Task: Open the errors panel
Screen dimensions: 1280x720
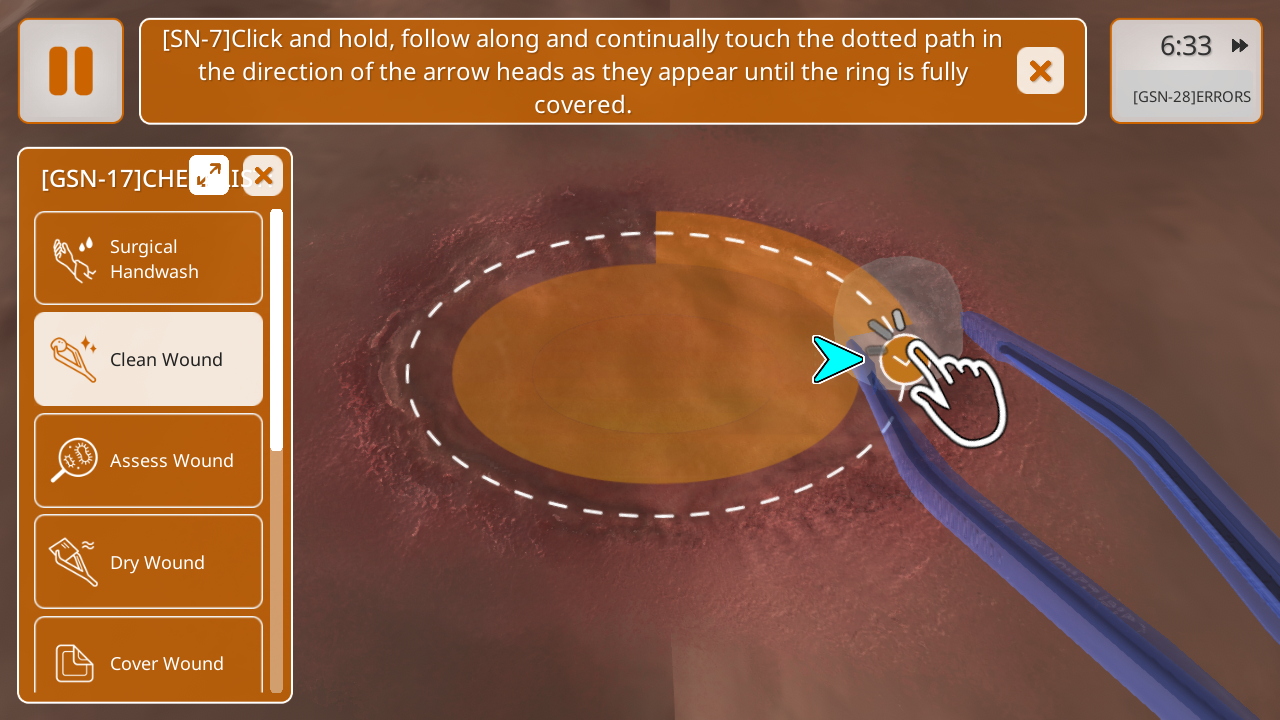Action: [x=1190, y=97]
